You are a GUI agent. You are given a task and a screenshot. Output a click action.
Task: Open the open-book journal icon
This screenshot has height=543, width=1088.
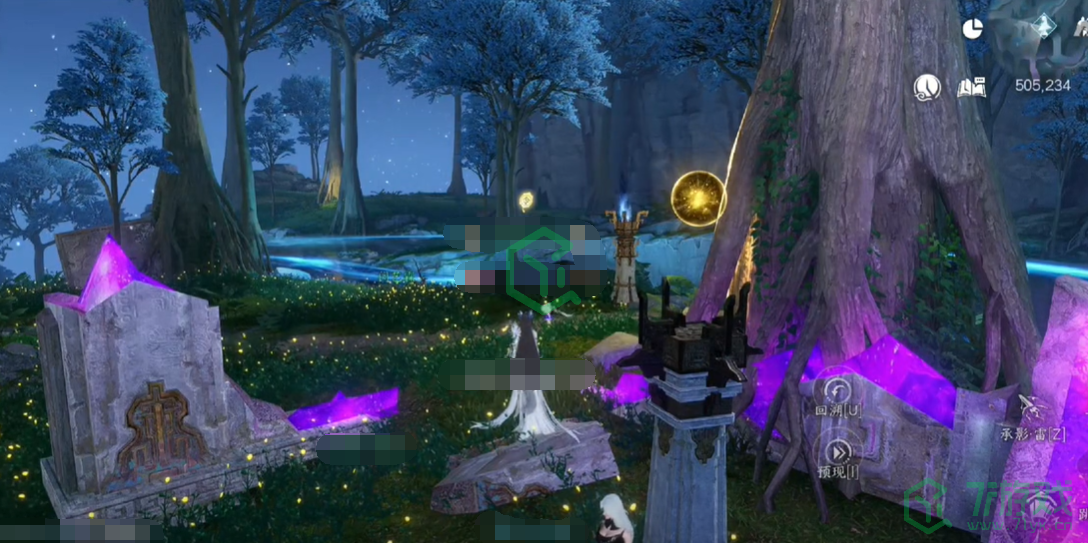click(x=971, y=88)
